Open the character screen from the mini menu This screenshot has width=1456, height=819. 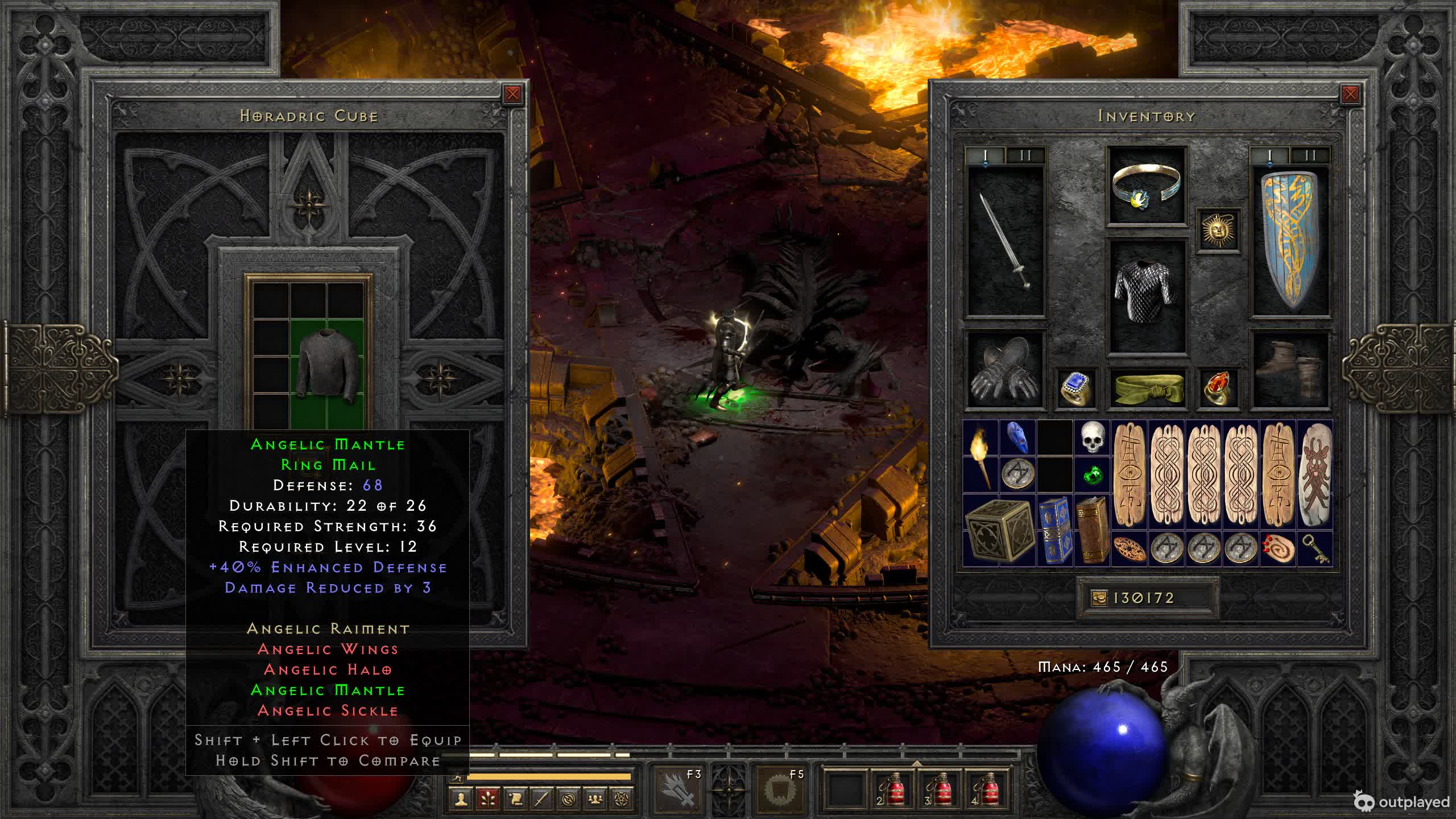[461, 800]
